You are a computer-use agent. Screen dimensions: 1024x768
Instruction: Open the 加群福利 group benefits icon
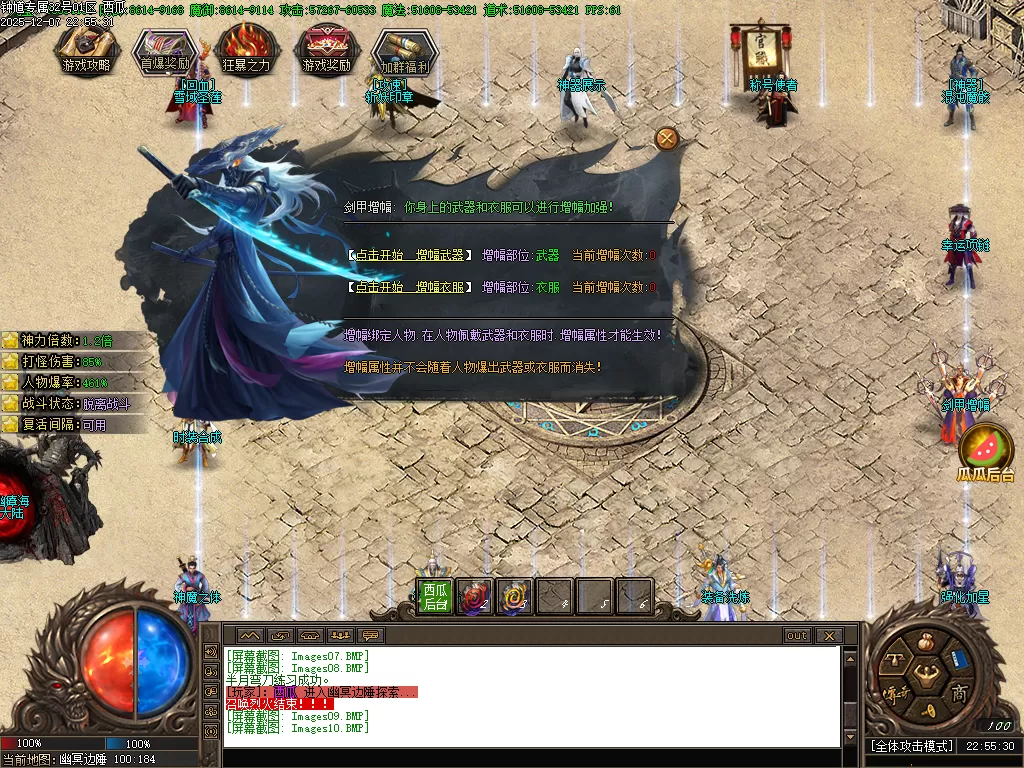[404, 51]
